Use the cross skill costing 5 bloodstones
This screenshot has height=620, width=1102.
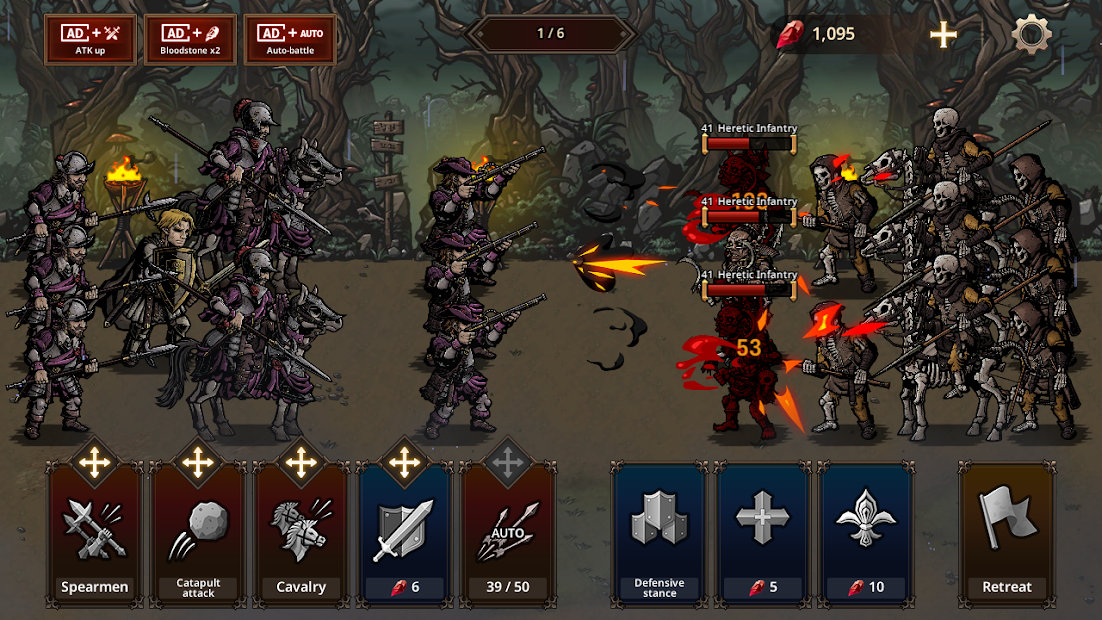[x=763, y=535]
